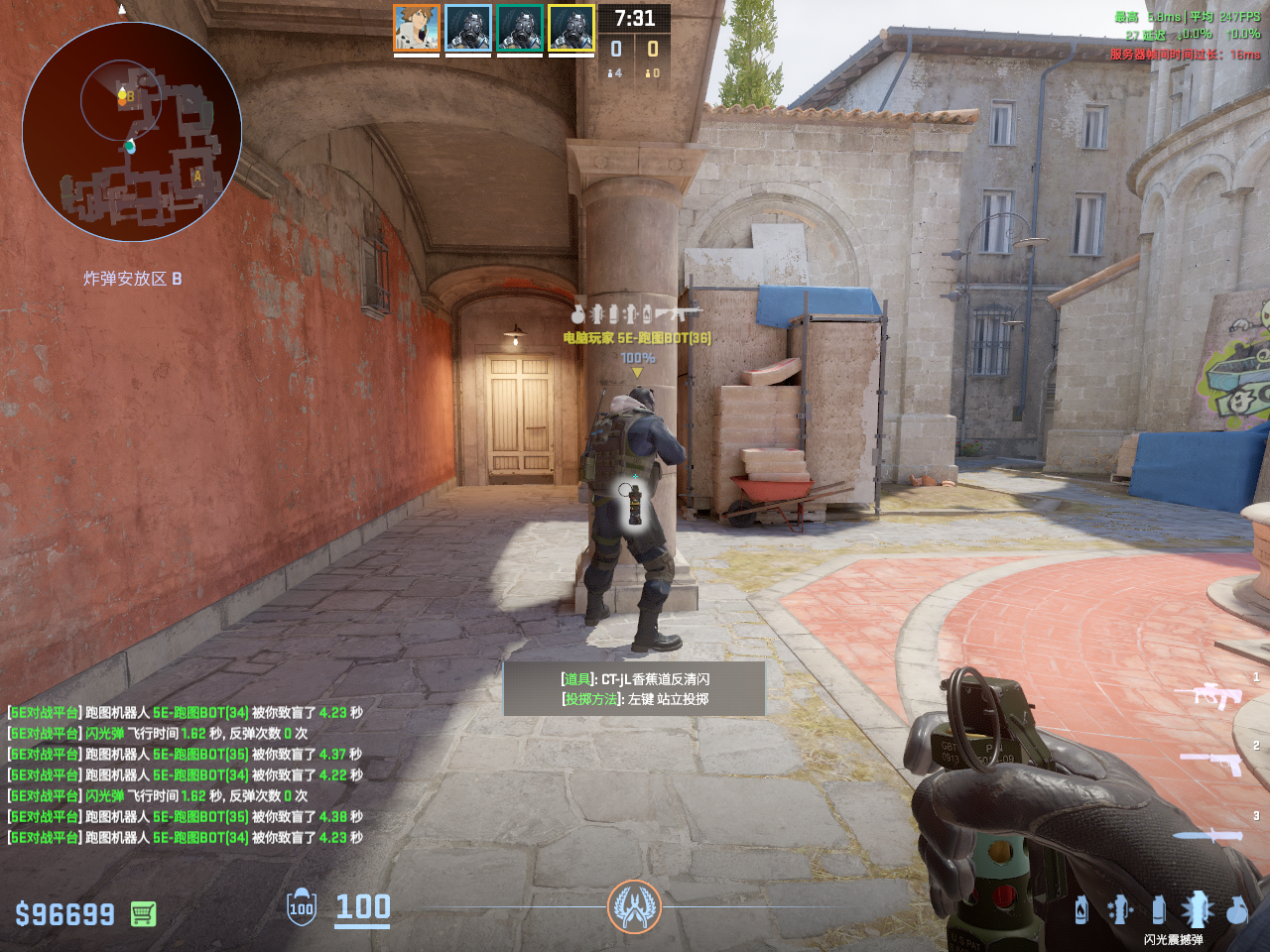Click the CT emblem badge at bottom center
Viewport: 1270px width, 952px height.
tap(634, 906)
